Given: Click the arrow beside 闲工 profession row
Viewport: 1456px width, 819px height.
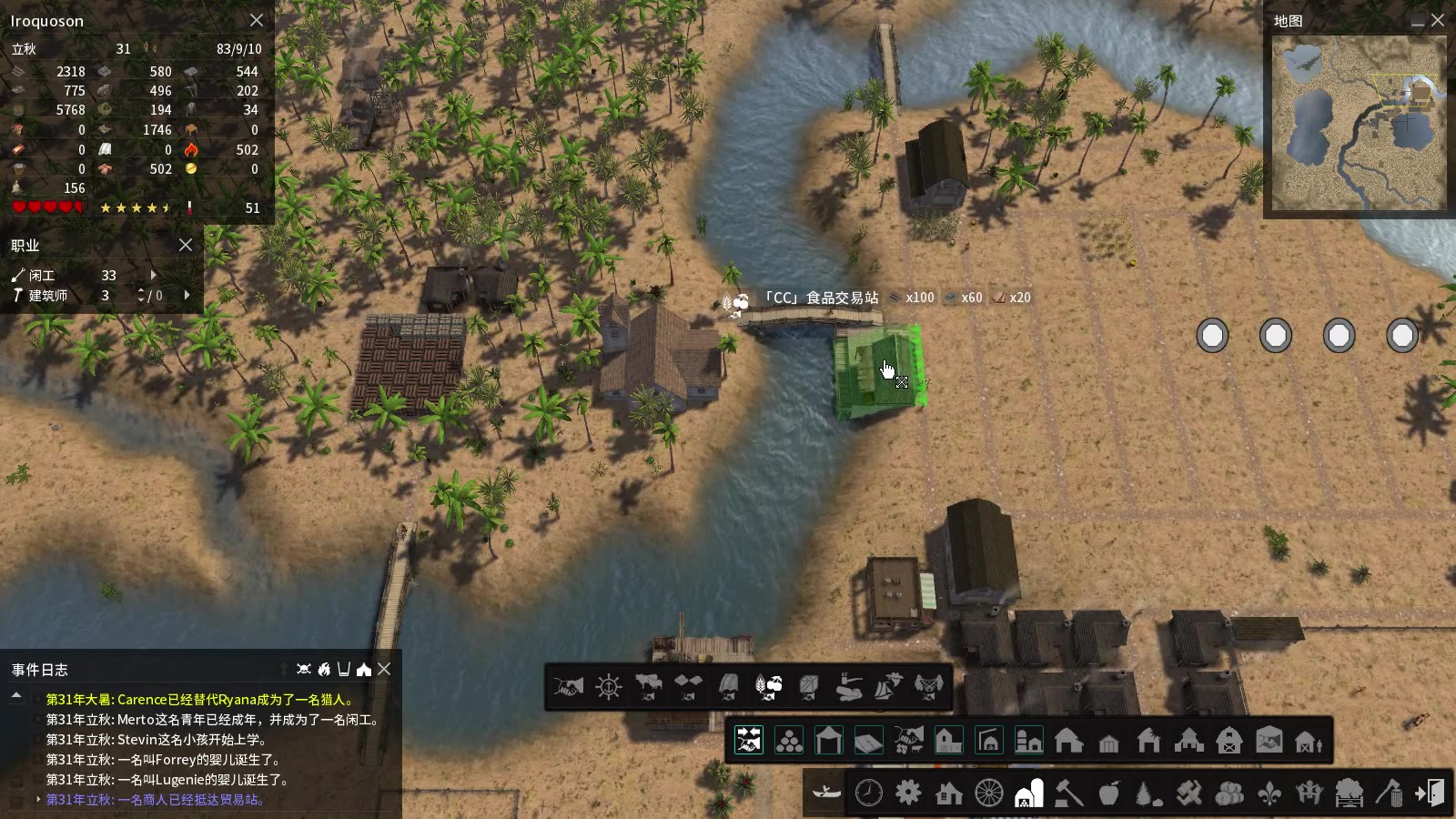Looking at the screenshot, I should tap(152, 275).
